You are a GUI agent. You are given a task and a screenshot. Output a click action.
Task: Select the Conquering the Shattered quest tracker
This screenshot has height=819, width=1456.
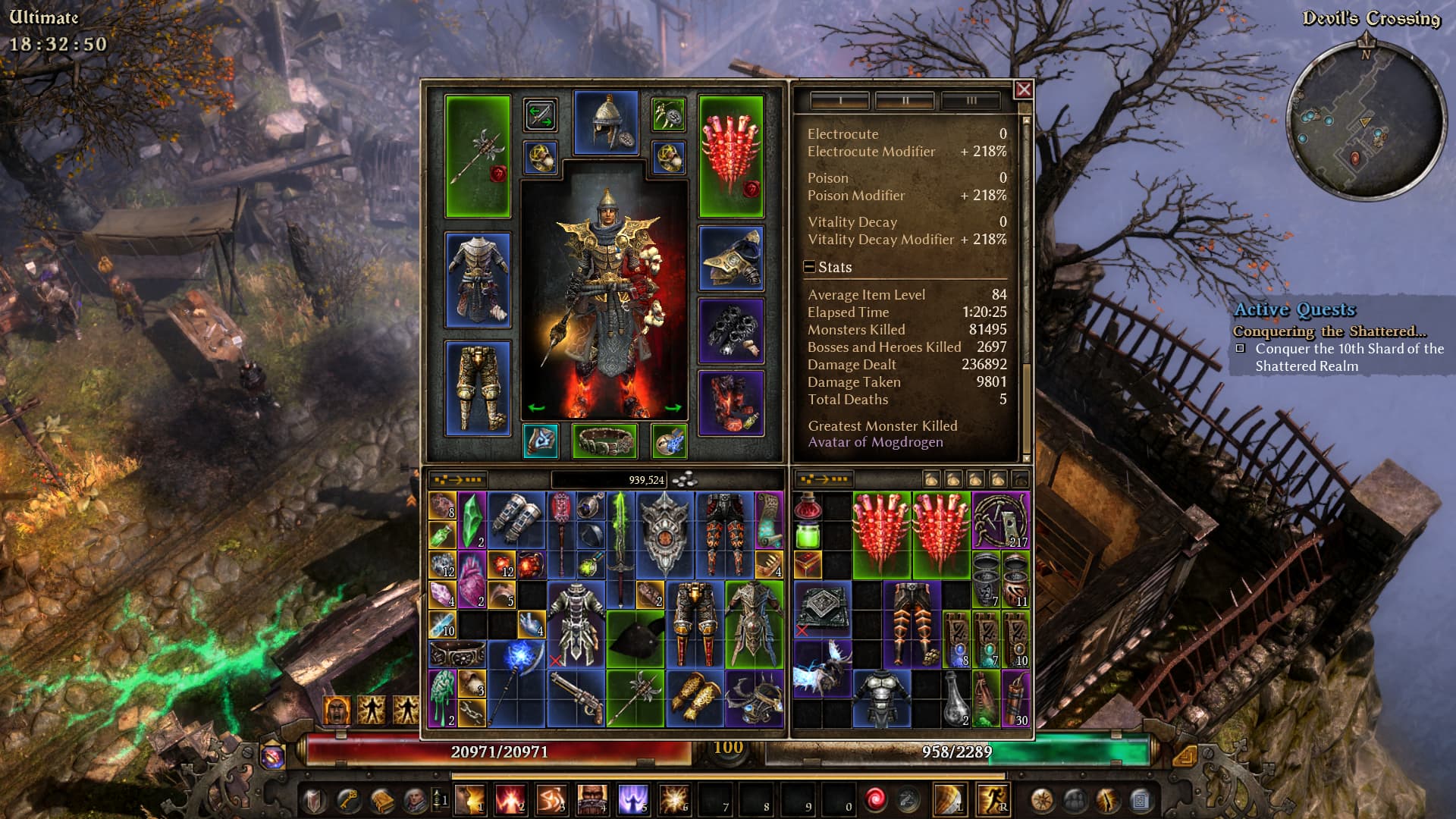(1329, 331)
